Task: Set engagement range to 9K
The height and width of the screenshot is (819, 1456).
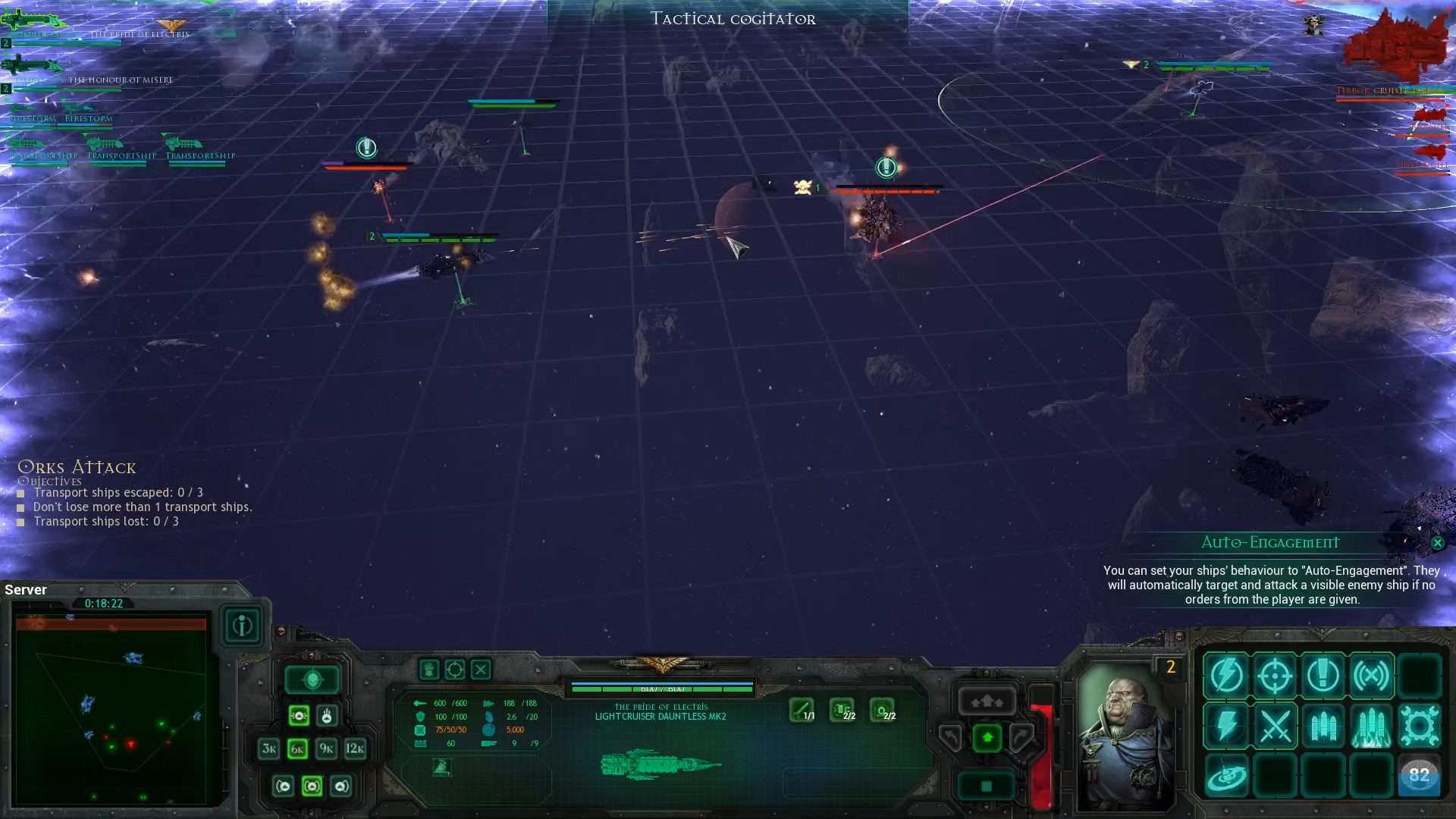Action: [326, 749]
